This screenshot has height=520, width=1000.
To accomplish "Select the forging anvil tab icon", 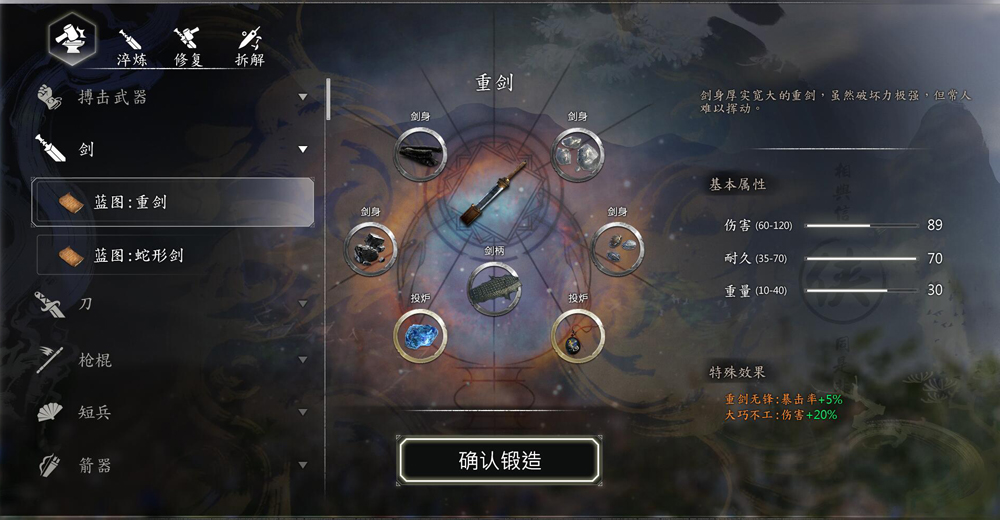I will (72, 38).
